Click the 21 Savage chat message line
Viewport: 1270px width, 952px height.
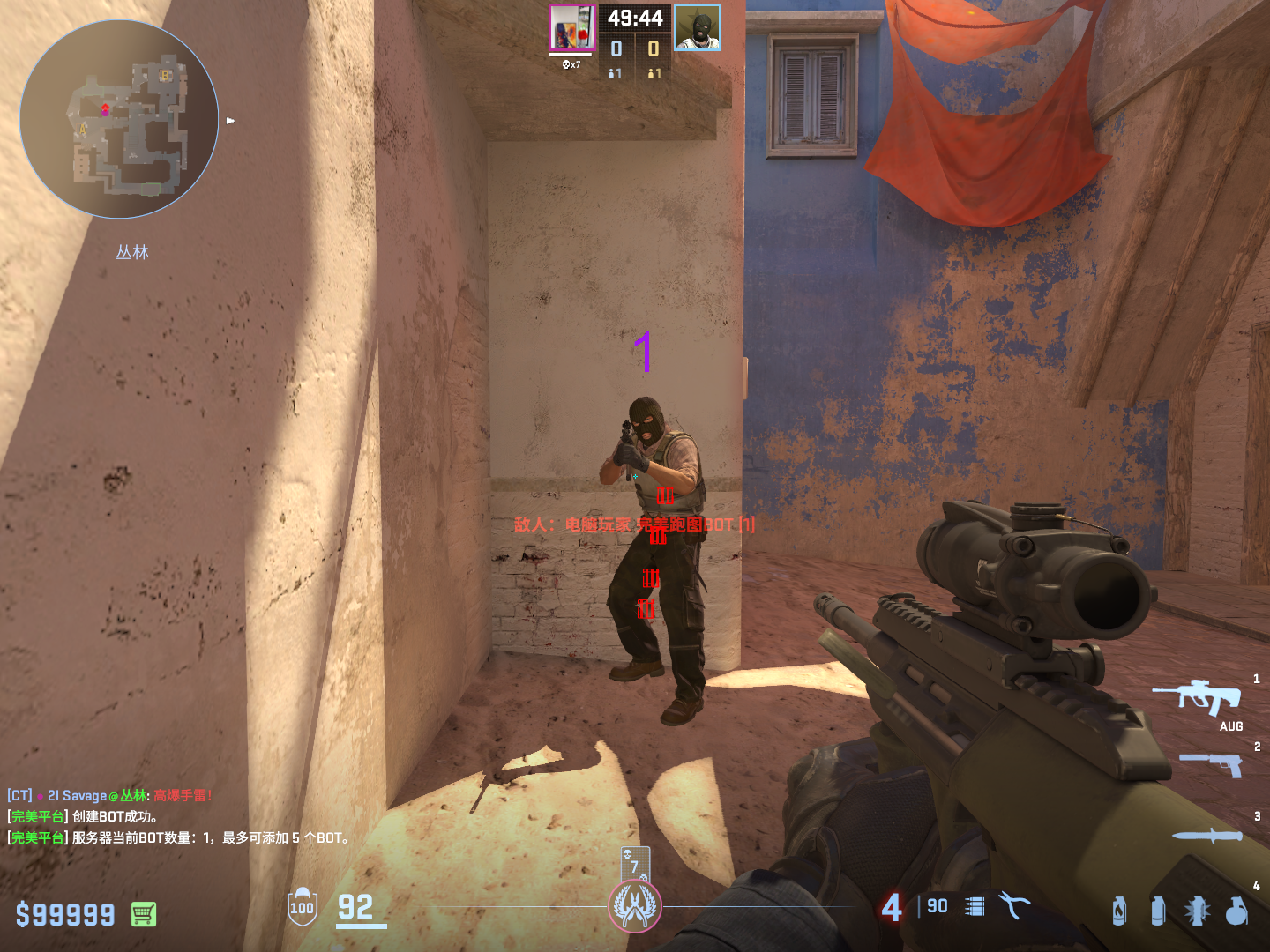pos(110,795)
